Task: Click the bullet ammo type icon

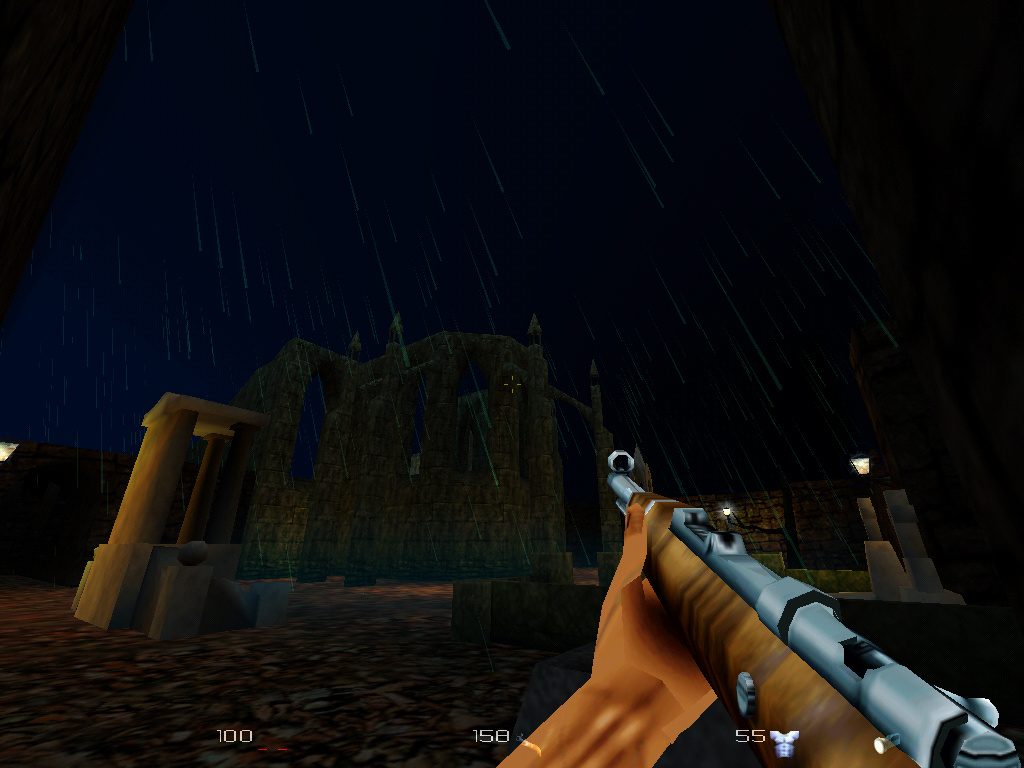Action: coord(881,743)
